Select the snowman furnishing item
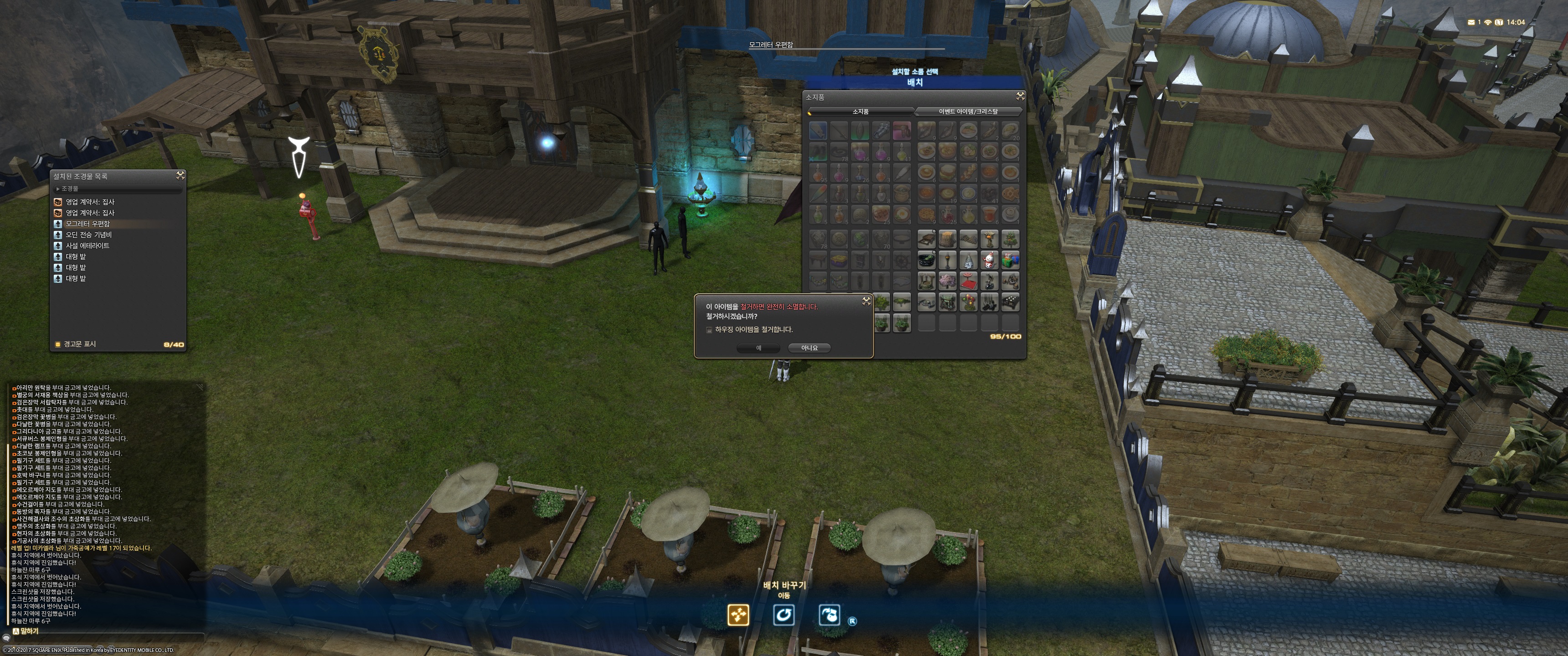The image size is (1568, 656). [989, 261]
